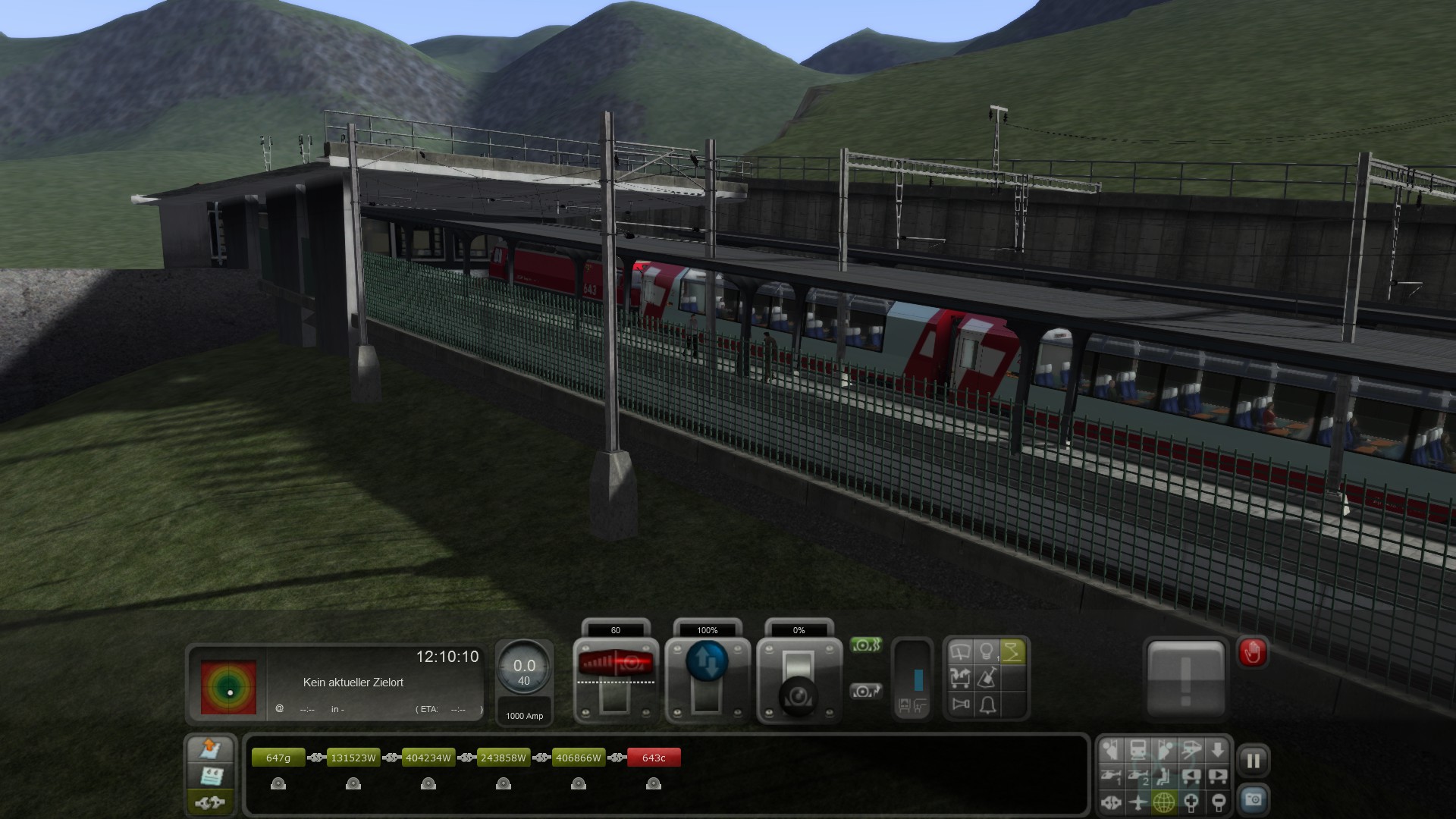This screenshot has width=1456, height=819.
Task: Zoom out with the minus magnifier icon
Action: [x=1218, y=802]
